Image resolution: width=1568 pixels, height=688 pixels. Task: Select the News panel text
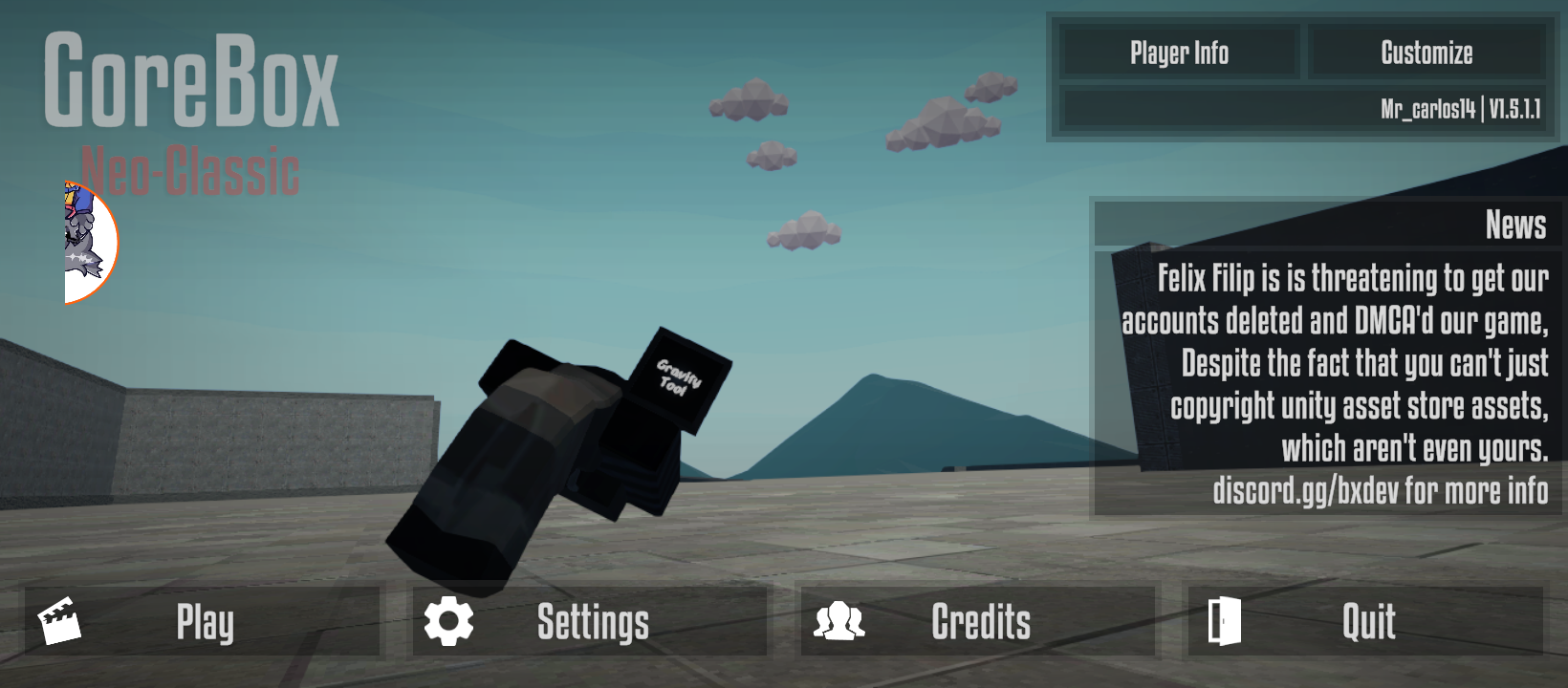coord(1334,382)
